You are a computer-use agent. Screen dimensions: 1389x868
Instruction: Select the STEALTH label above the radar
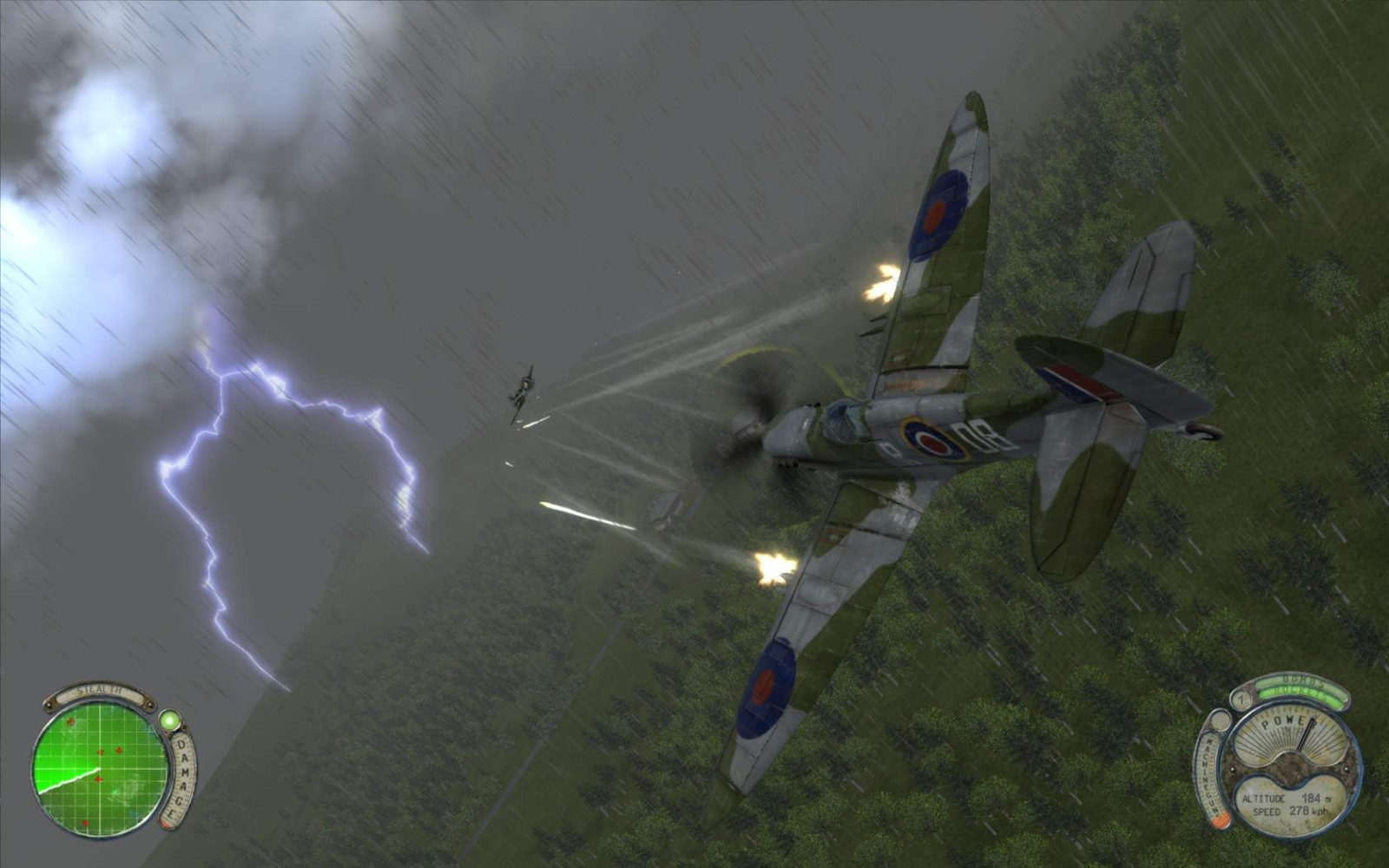(x=99, y=690)
